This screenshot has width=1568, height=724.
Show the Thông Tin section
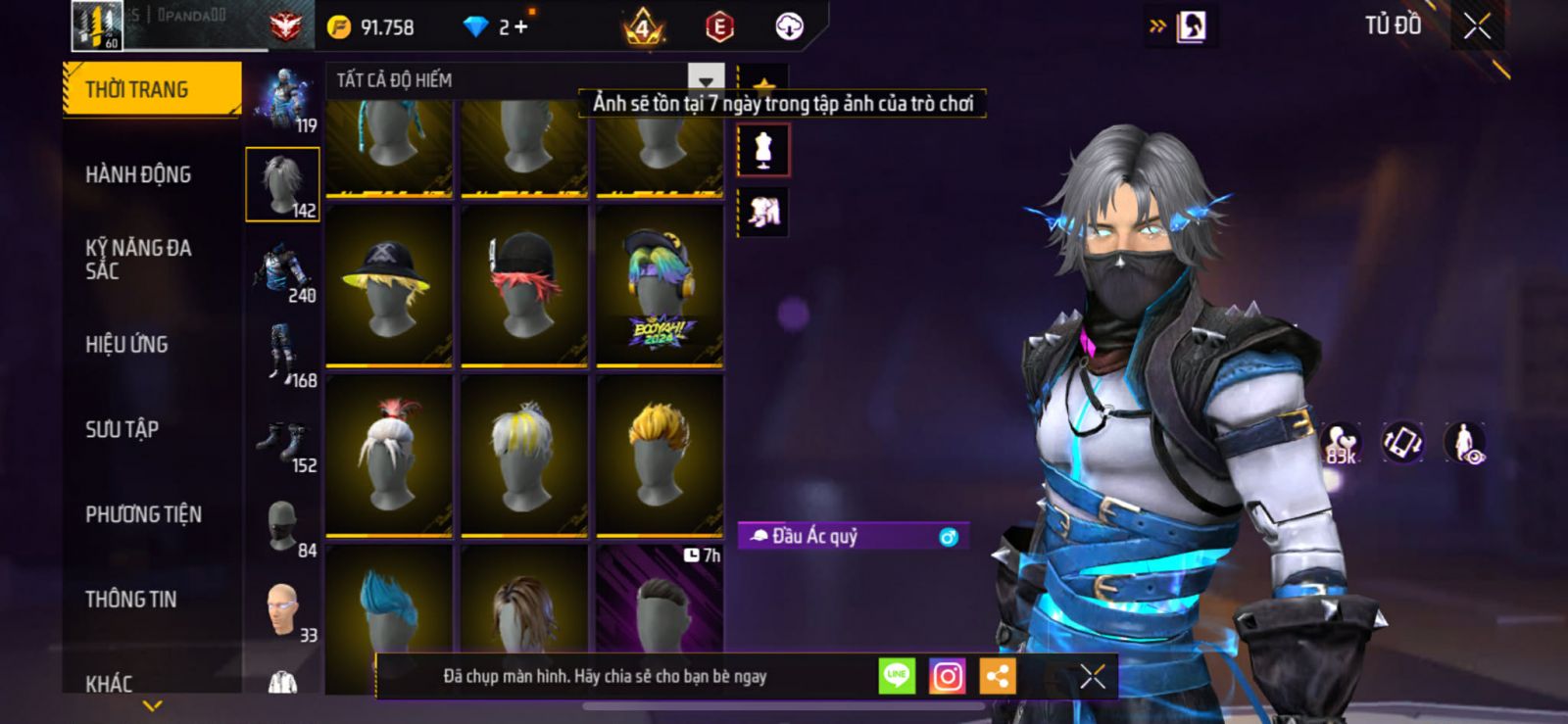coord(130,599)
